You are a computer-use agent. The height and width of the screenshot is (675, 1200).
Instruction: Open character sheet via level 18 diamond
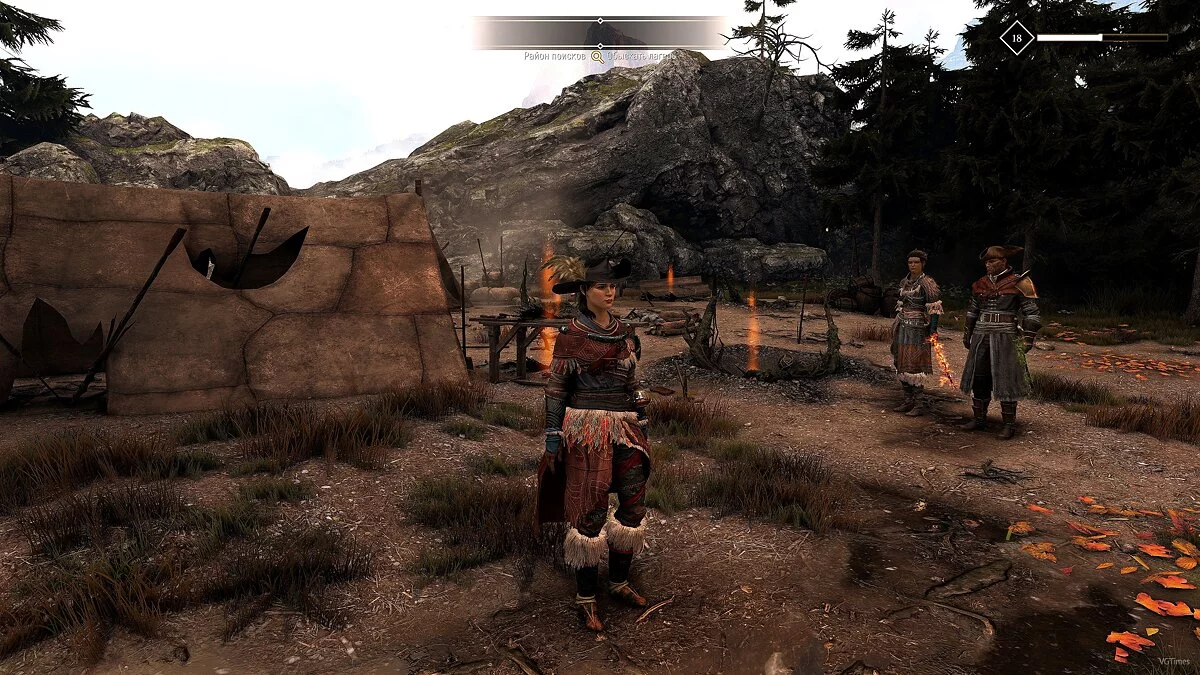click(x=1017, y=38)
